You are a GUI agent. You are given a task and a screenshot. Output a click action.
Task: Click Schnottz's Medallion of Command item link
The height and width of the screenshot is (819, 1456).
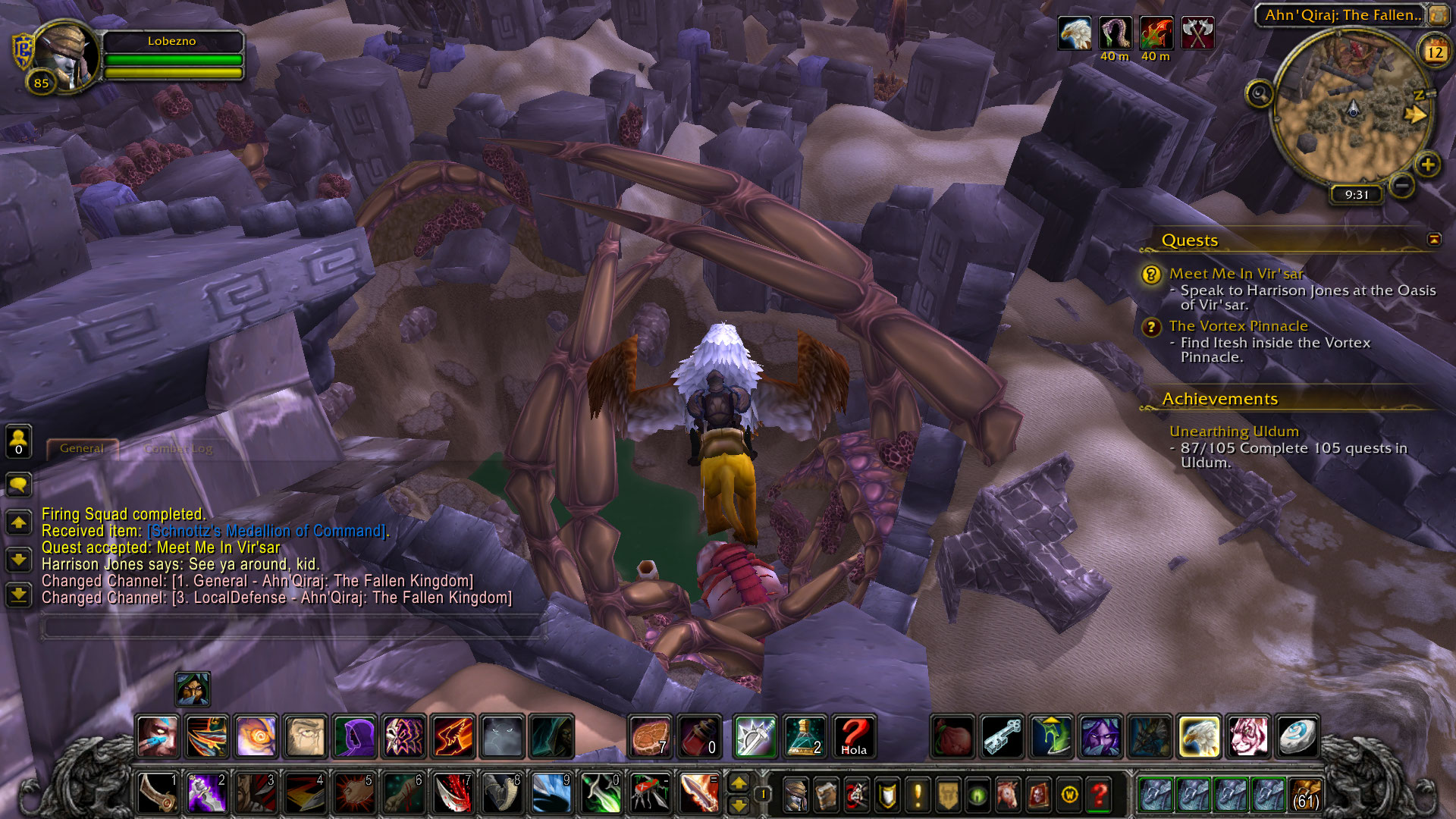point(266,532)
